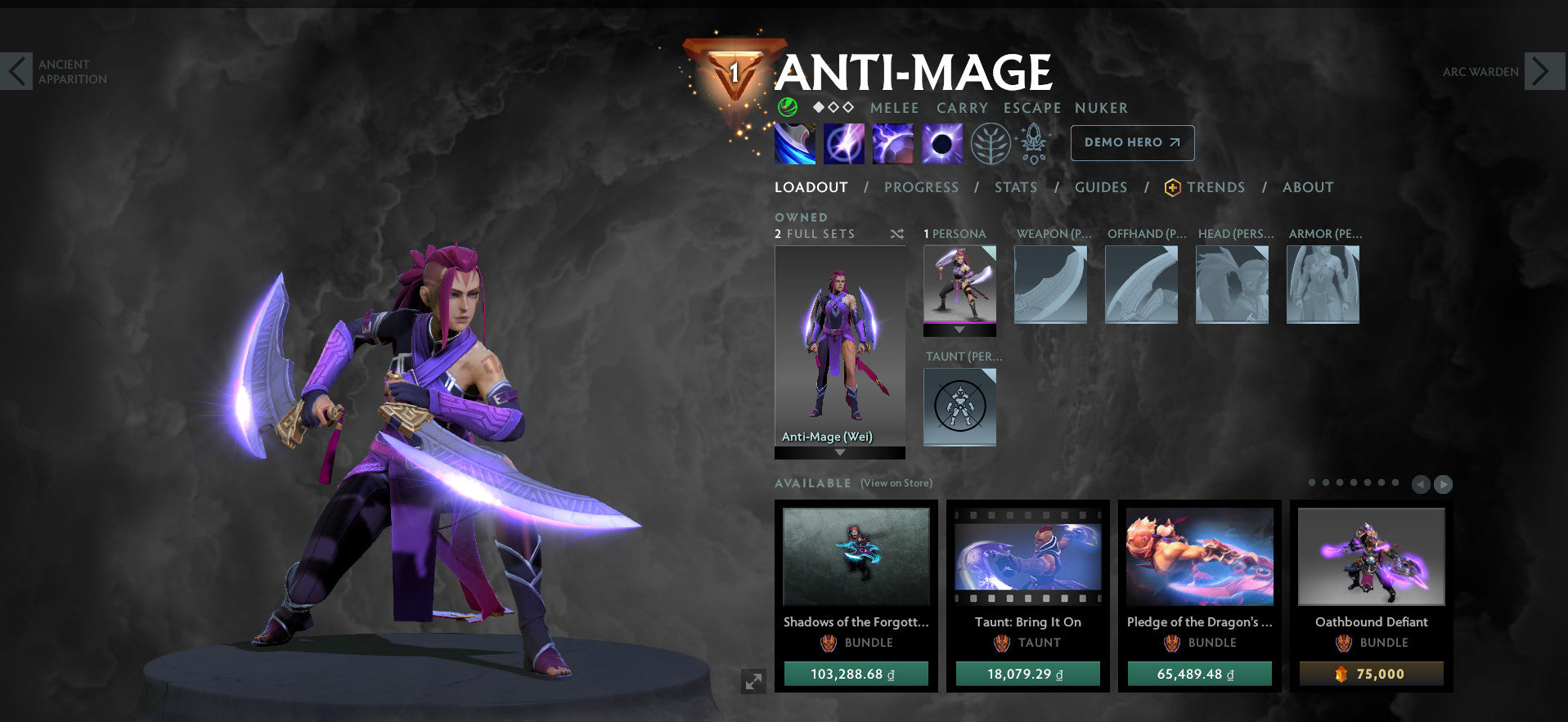1568x722 pixels.
Task: Show the previous page of available items
Action: coord(1421,484)
